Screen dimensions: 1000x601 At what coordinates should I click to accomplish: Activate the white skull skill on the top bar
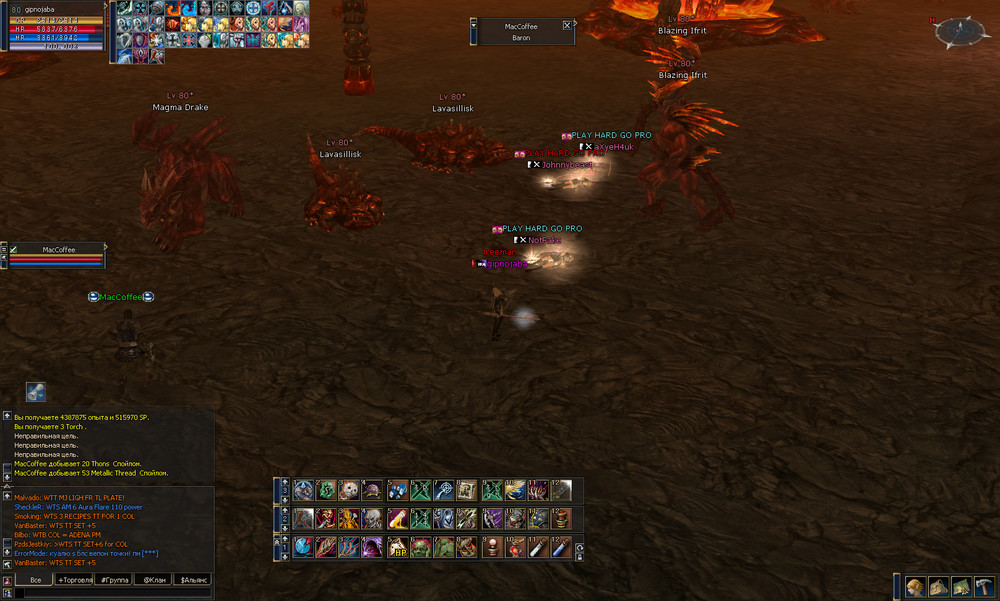click(350, 490)
